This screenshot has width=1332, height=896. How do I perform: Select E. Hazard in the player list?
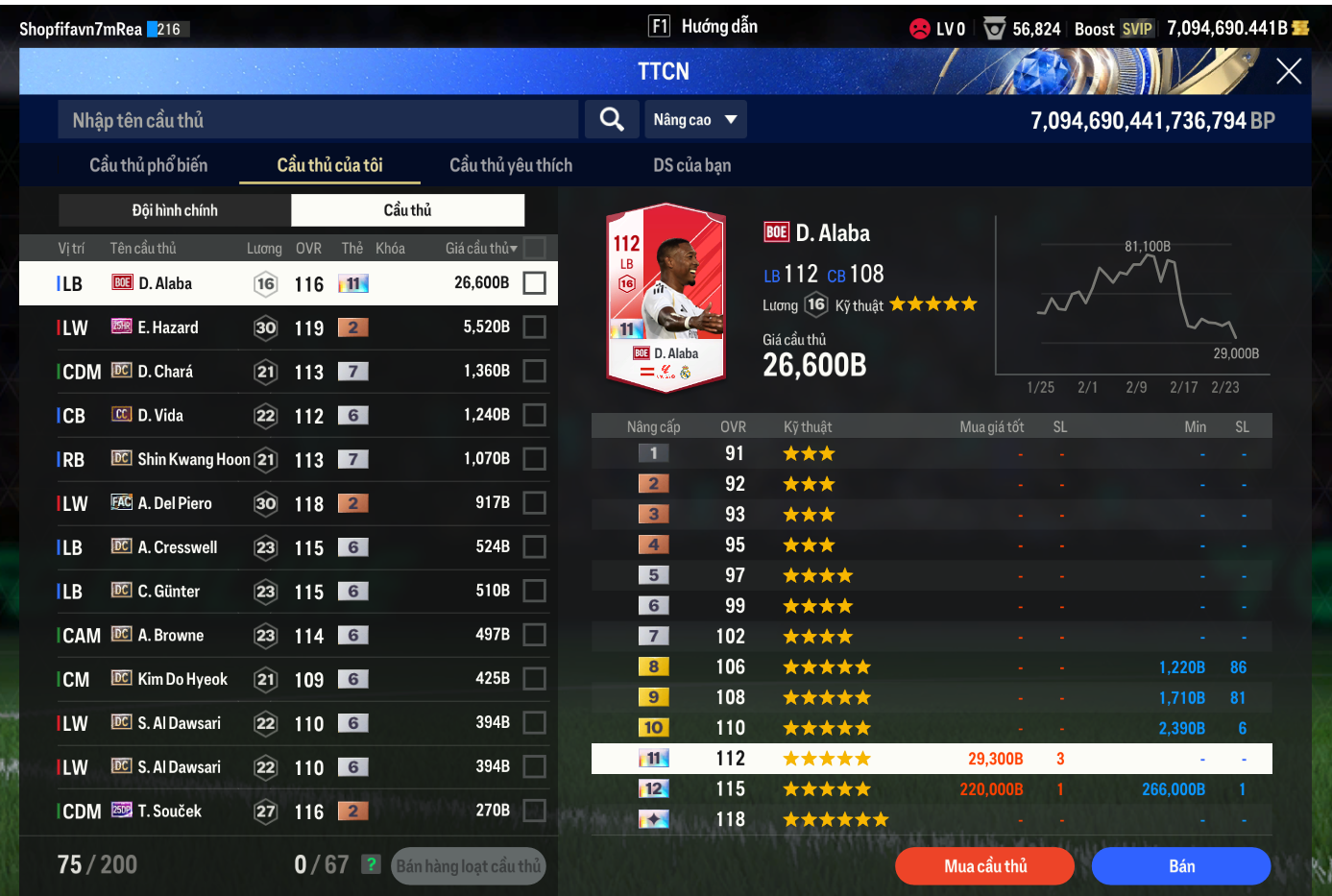[x=168, y=327]
